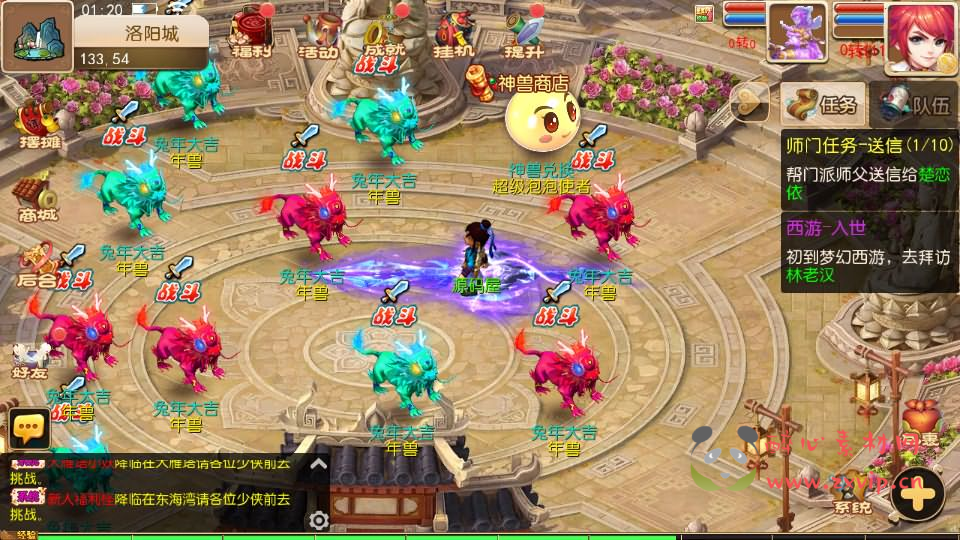
Task: Click the round yellow plus button
Action: [x=917, y=494]
